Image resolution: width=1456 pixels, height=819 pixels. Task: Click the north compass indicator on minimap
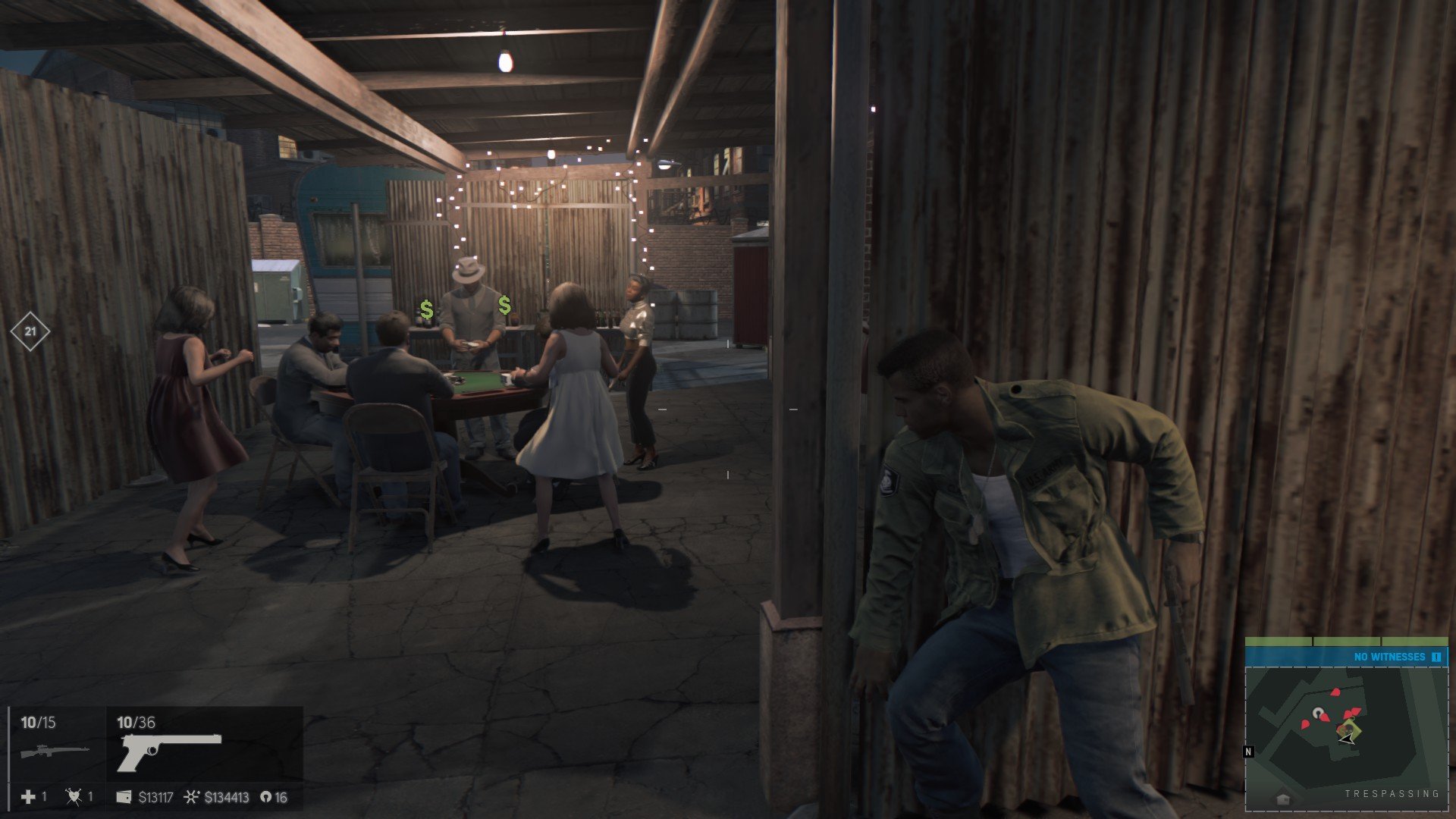pyautogui.click(x=1248, y=752)
